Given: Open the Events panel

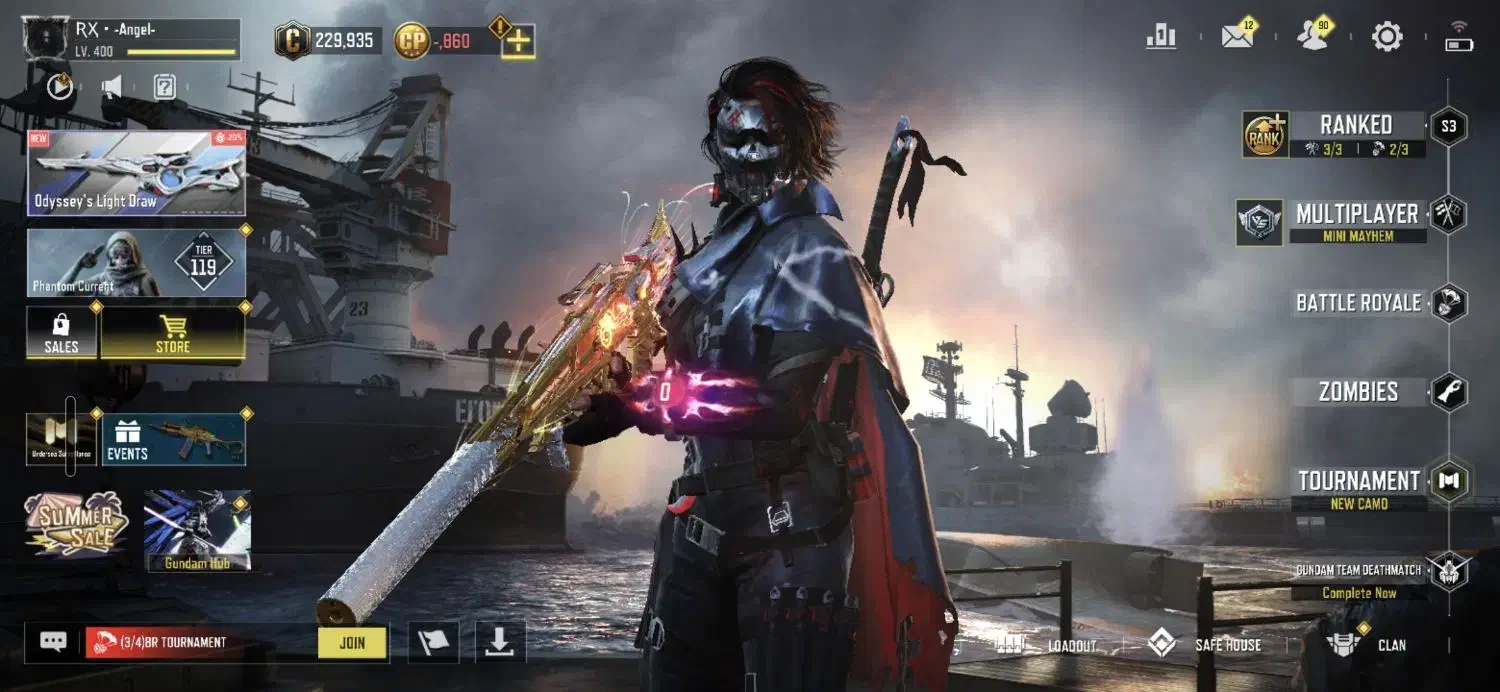Looking at the screenshot, I should coord(174,440).
